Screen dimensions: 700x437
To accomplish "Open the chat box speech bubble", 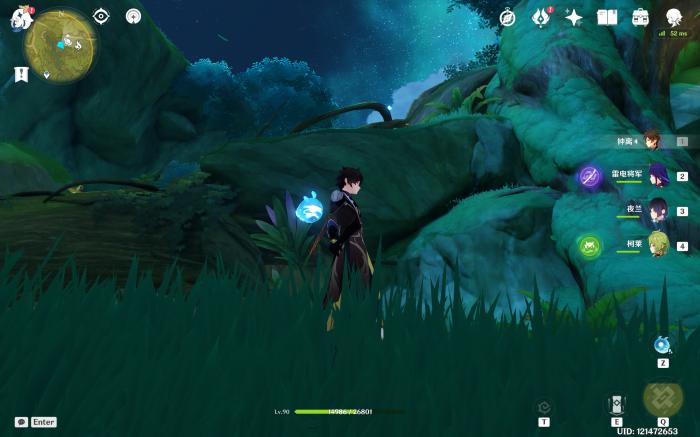I will click(21, 422).
